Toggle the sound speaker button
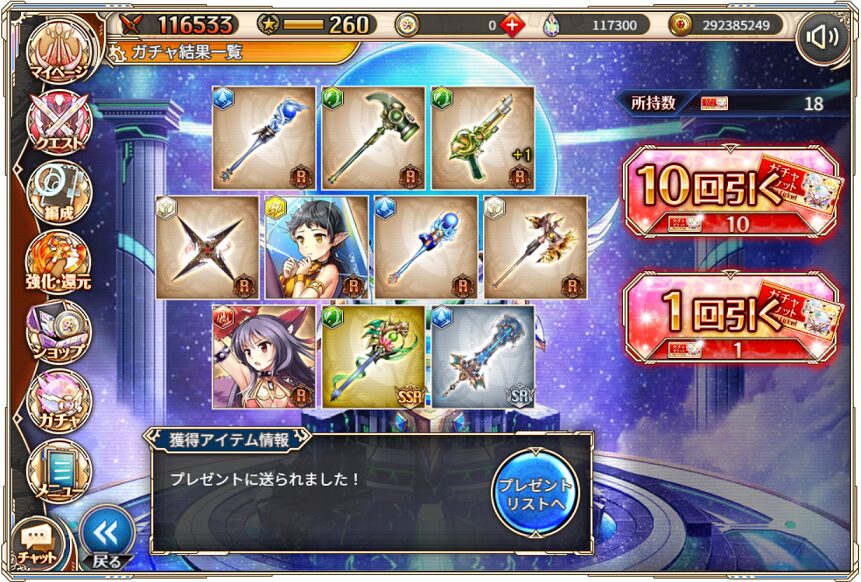Screen dimensions: 861x582 823,38
